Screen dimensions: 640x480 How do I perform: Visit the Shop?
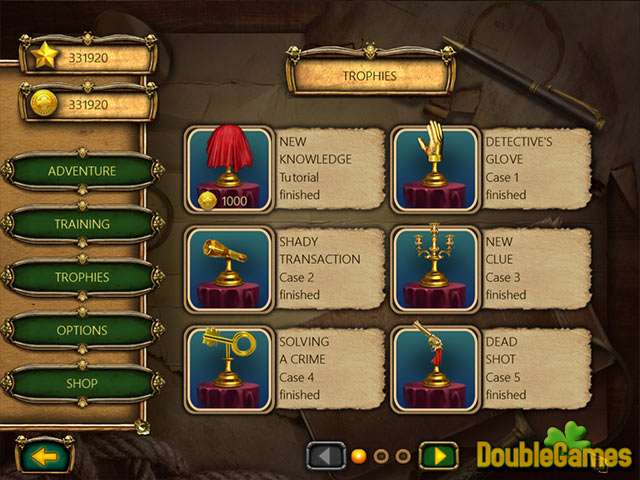point(82,383)
